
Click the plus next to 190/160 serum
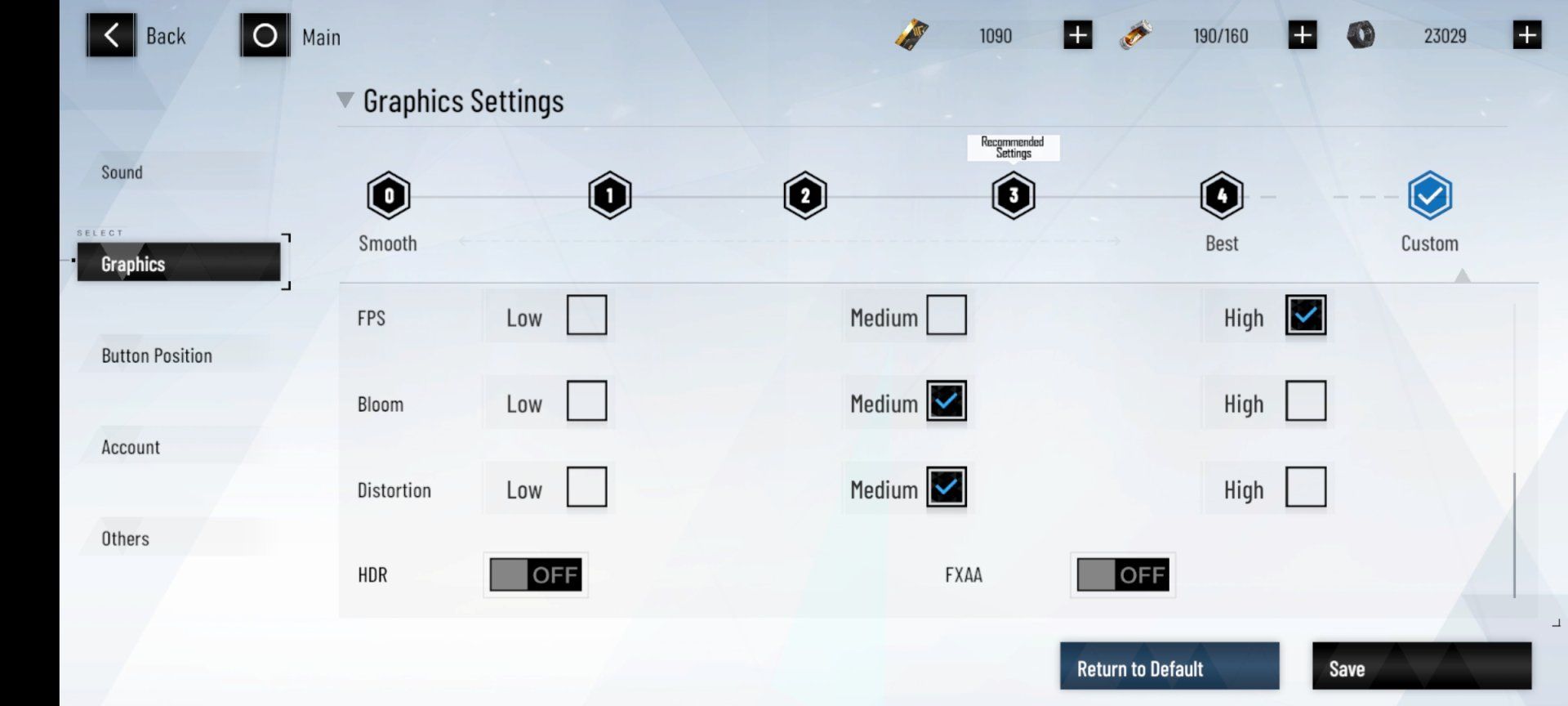tap(1303, 34)
